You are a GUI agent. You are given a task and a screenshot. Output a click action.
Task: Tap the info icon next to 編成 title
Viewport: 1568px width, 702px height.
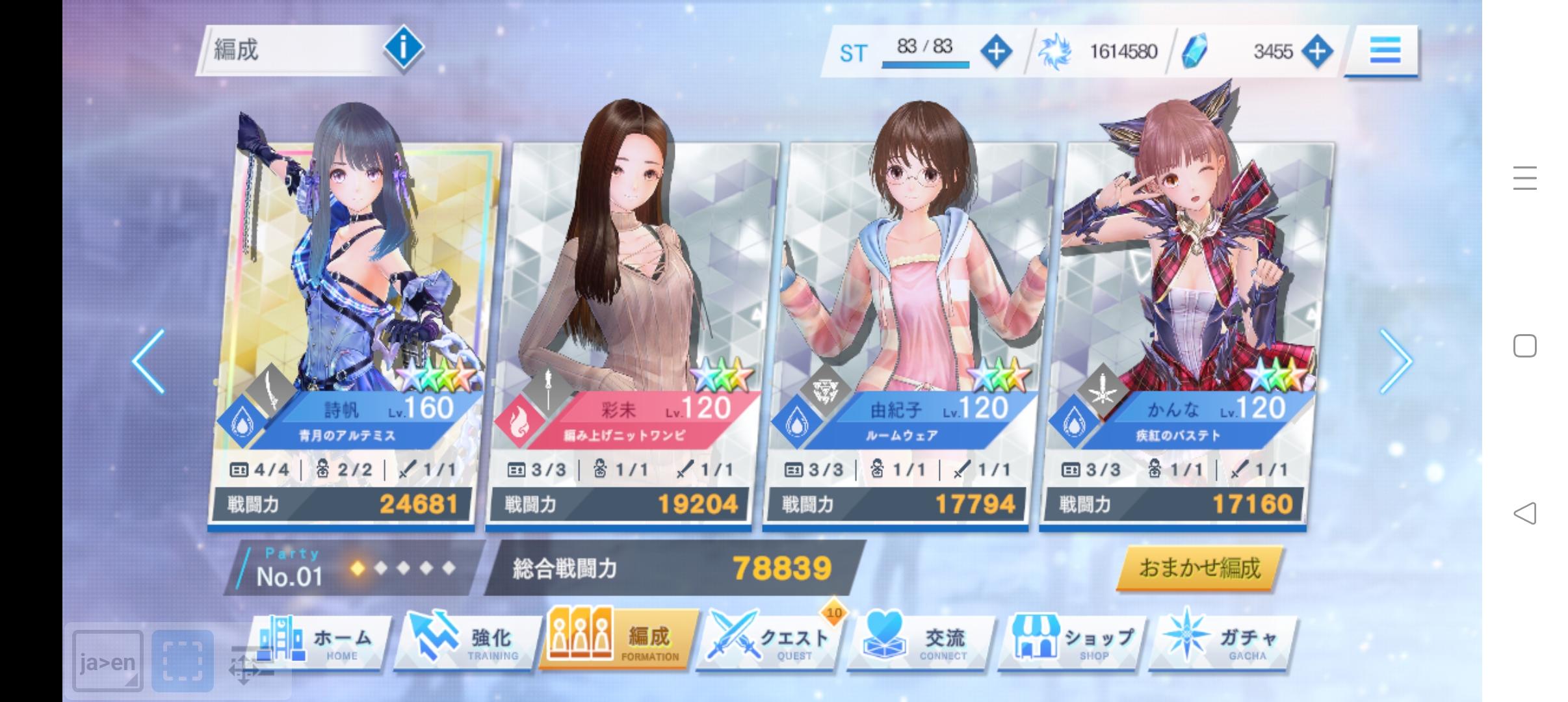coord(403,47)
